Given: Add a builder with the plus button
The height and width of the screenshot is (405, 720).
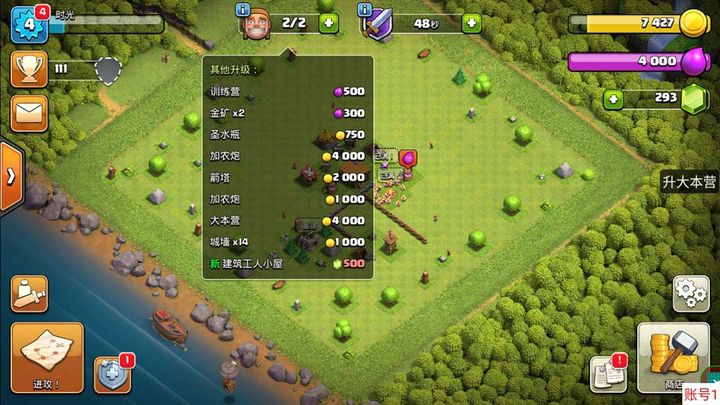Looking at the screenshot, I should (x=329, y=22).
